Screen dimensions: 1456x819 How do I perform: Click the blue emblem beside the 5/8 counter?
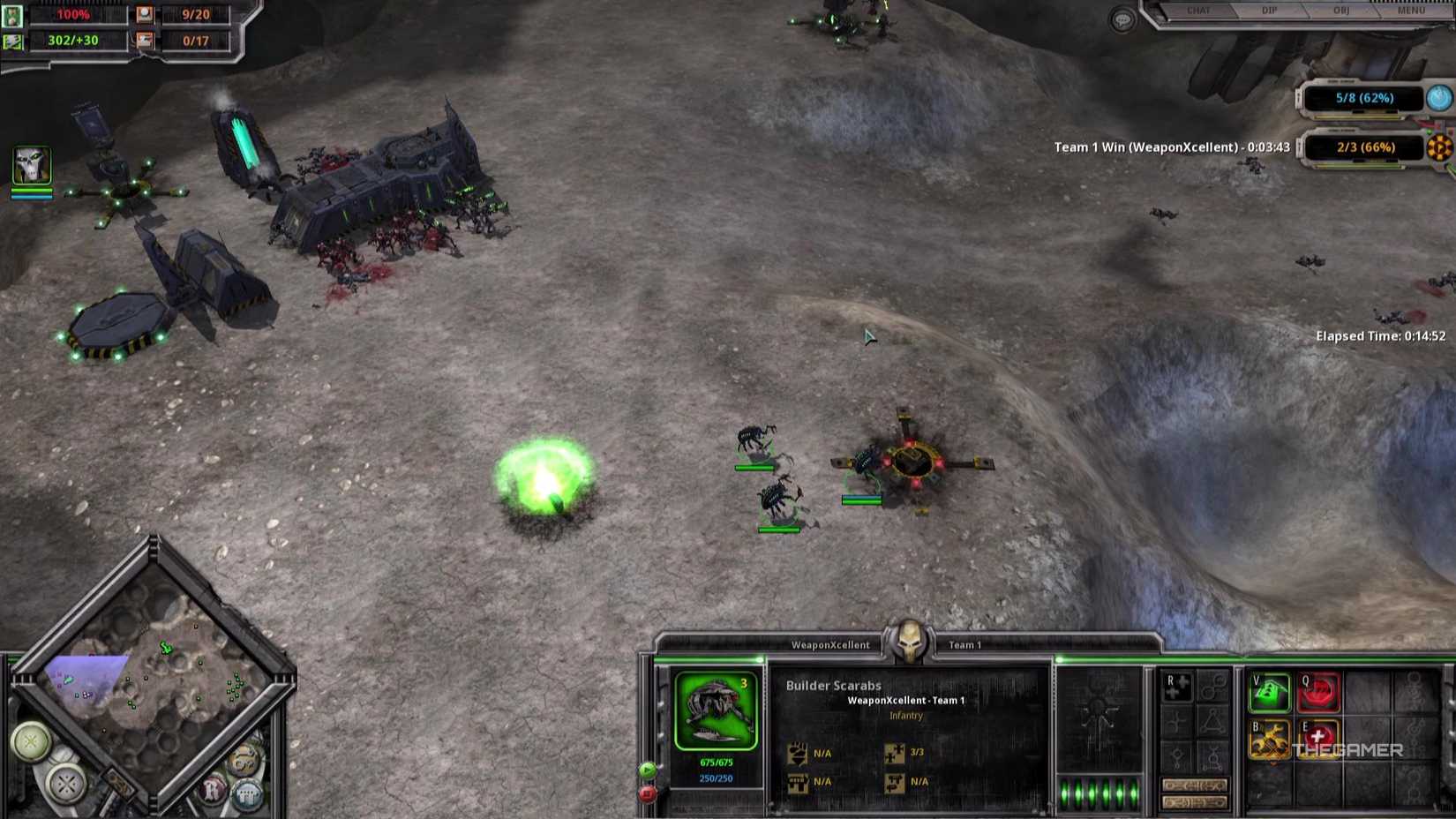coord(1438,99)
